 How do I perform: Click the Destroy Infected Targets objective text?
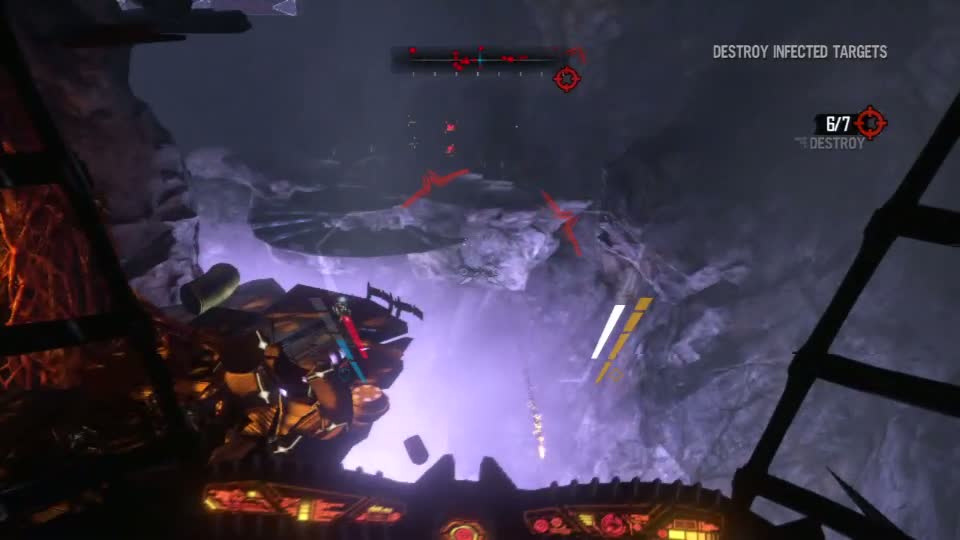point(799,52)
